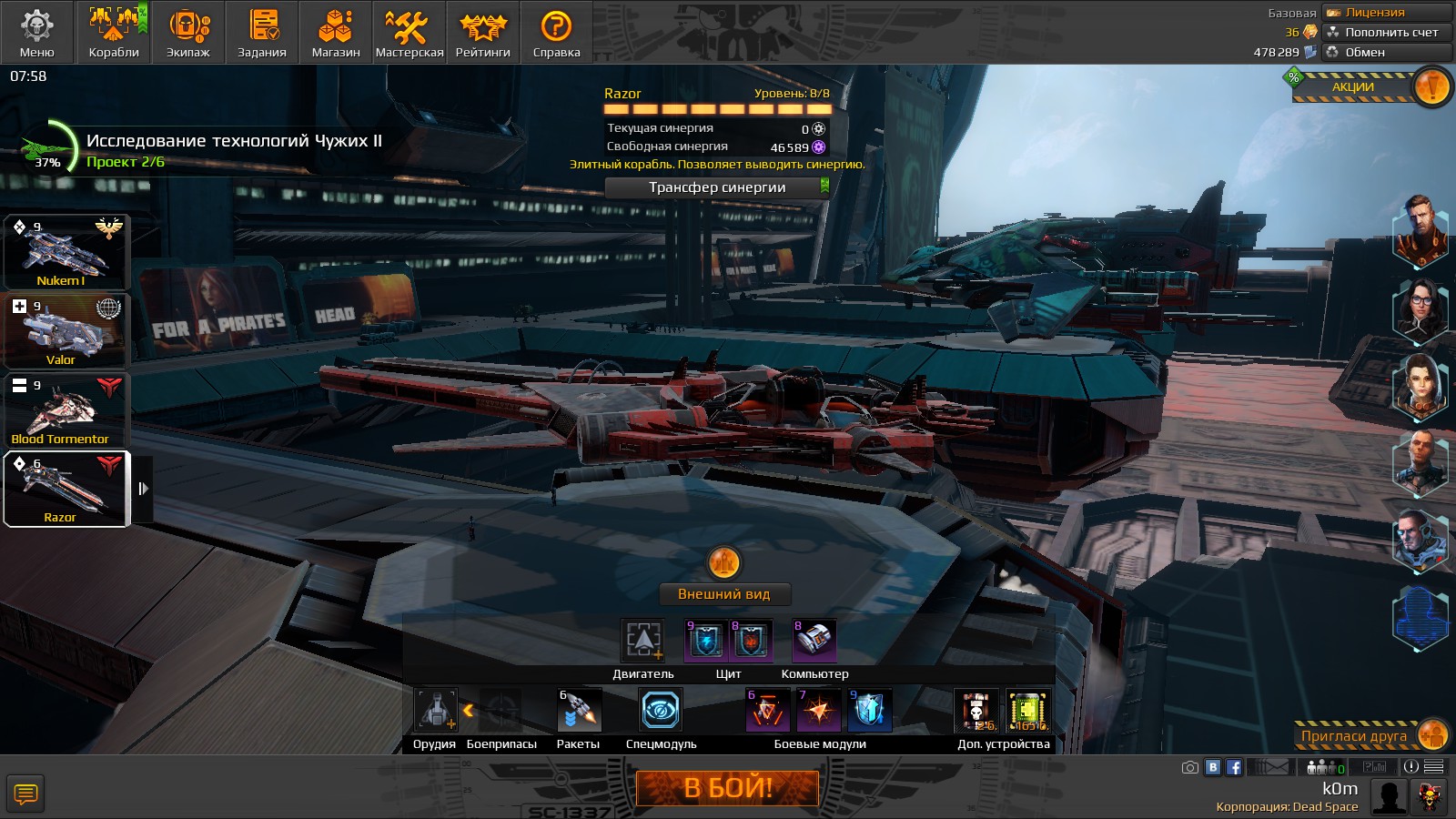
Task: Click the Пополнить счет button
Action: [1387, 32]
